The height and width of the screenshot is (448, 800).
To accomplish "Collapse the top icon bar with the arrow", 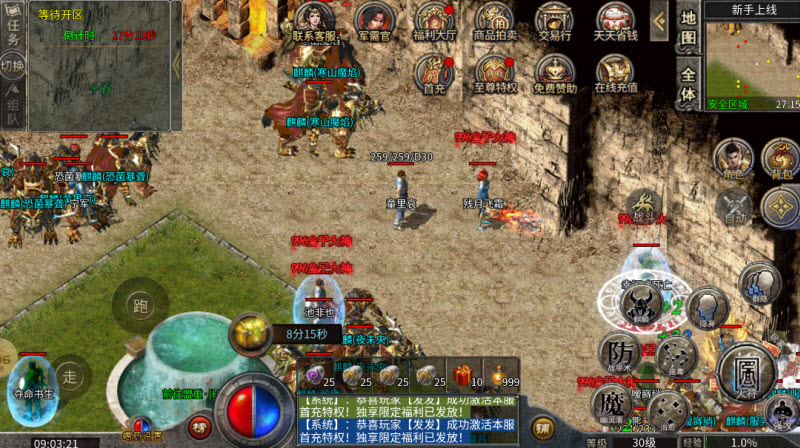I will pos(658,20).
